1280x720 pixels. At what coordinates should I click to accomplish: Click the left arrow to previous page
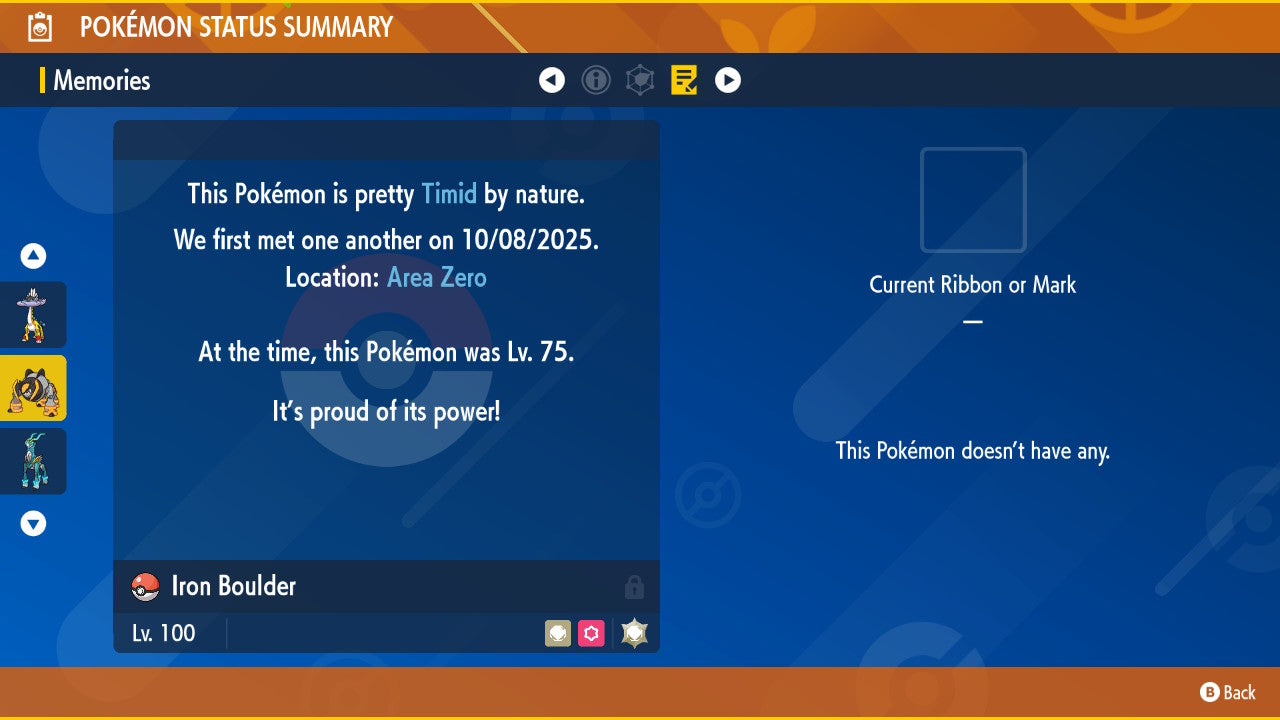[552, 80]
